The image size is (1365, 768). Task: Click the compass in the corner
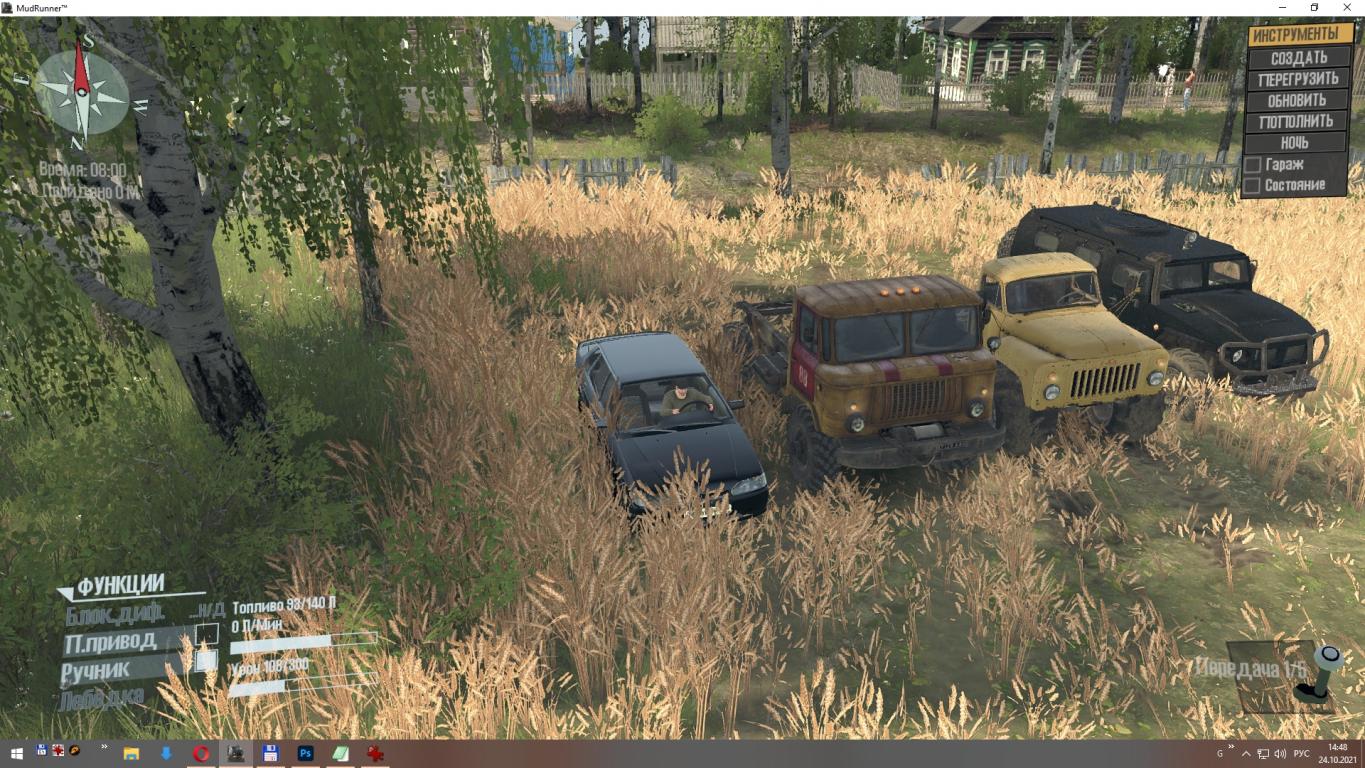pos(81,94)
